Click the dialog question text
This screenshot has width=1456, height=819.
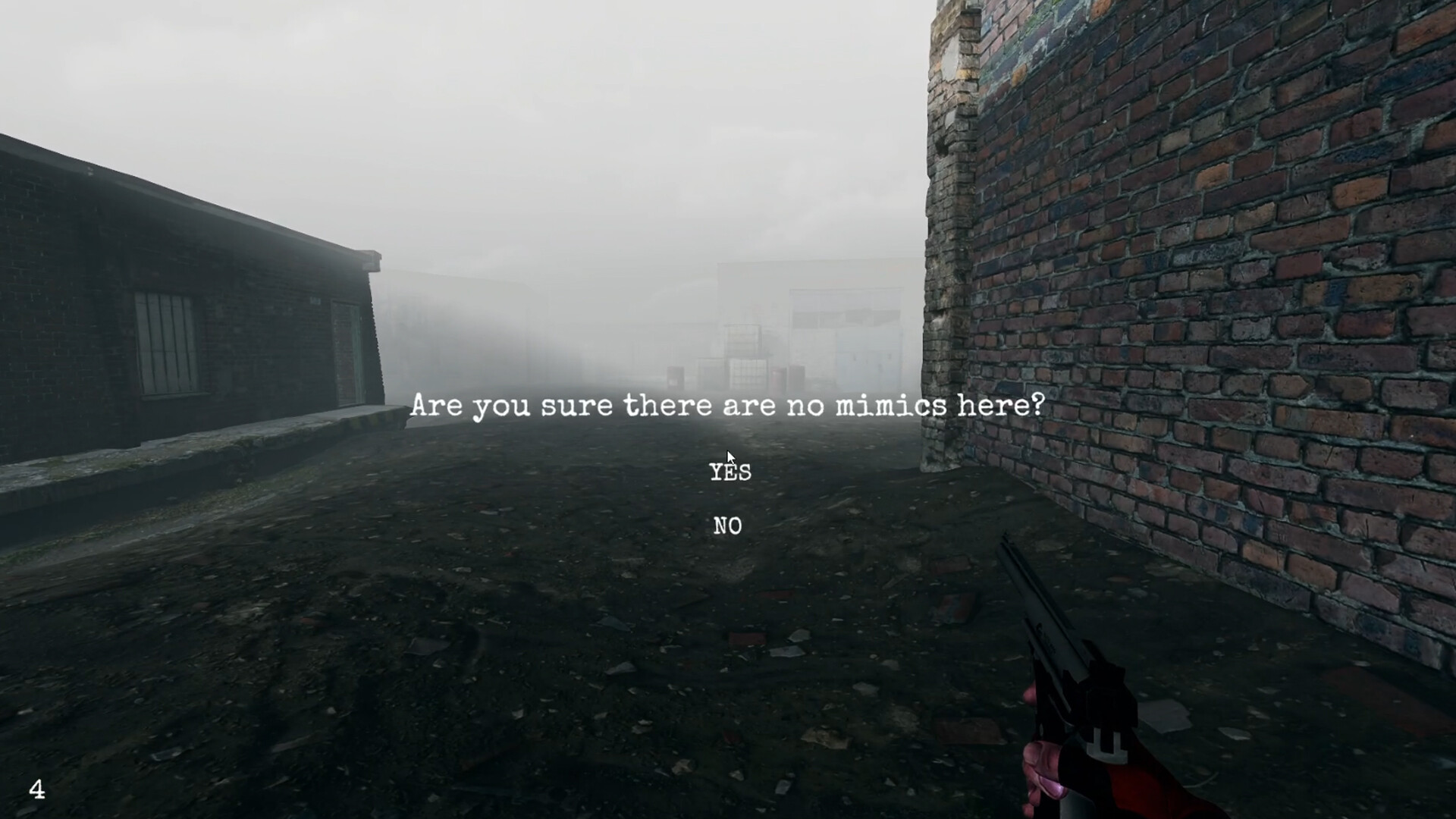[730, 407]
